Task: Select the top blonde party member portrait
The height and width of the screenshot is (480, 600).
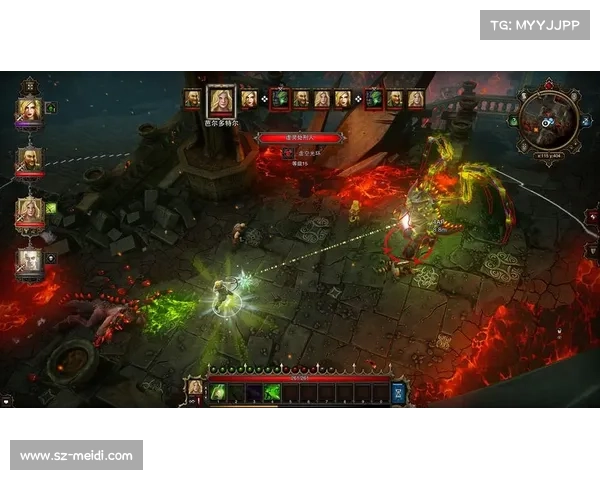Action: tap(29, 109)
